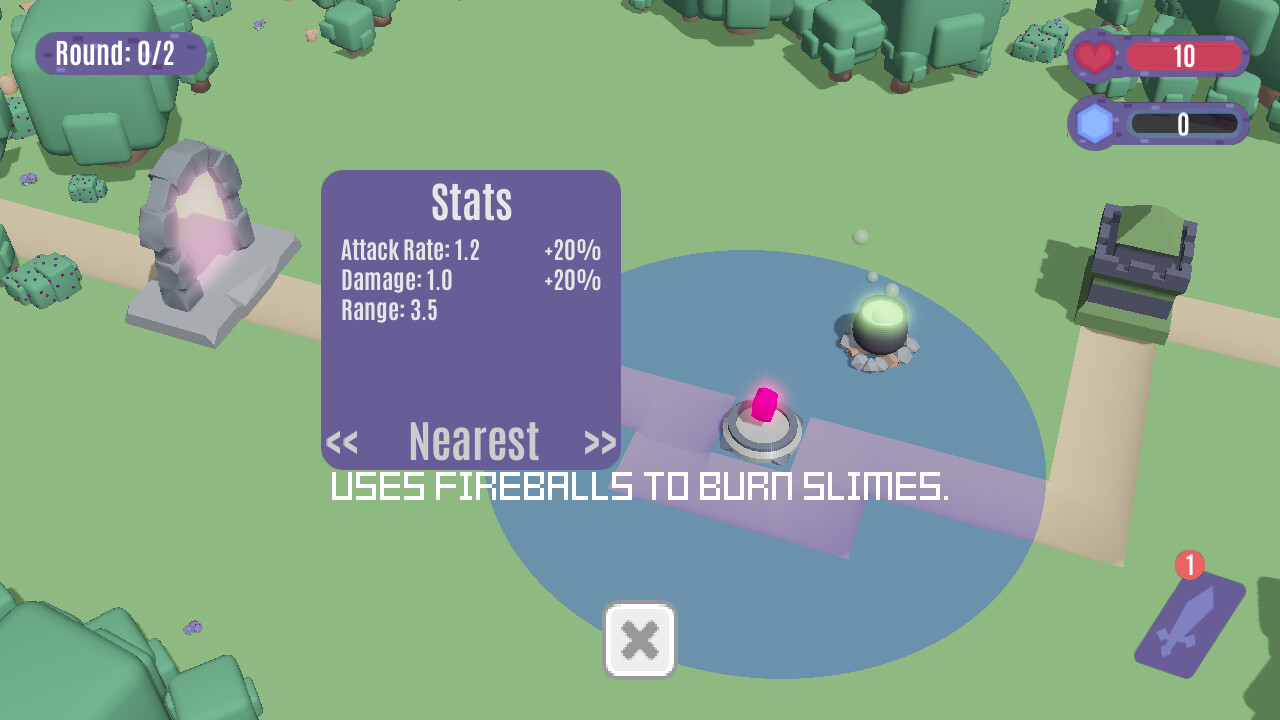This screenshot has height=720, width=1280.
Task: Cycle targeting mode forward with >> arrow
Action: [600, 441]
